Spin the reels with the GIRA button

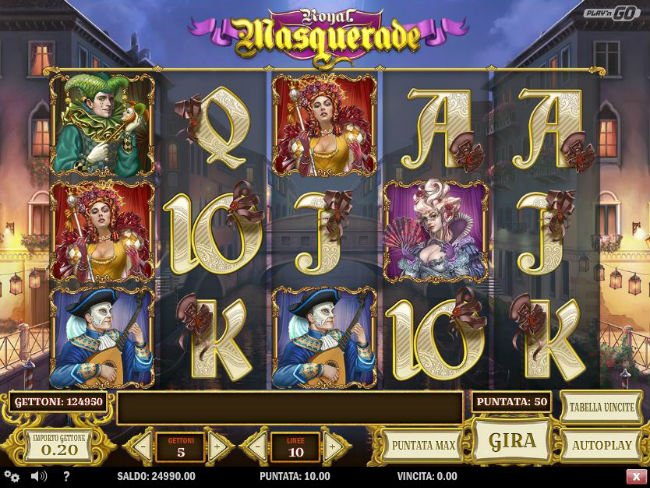tap(512, 440)
